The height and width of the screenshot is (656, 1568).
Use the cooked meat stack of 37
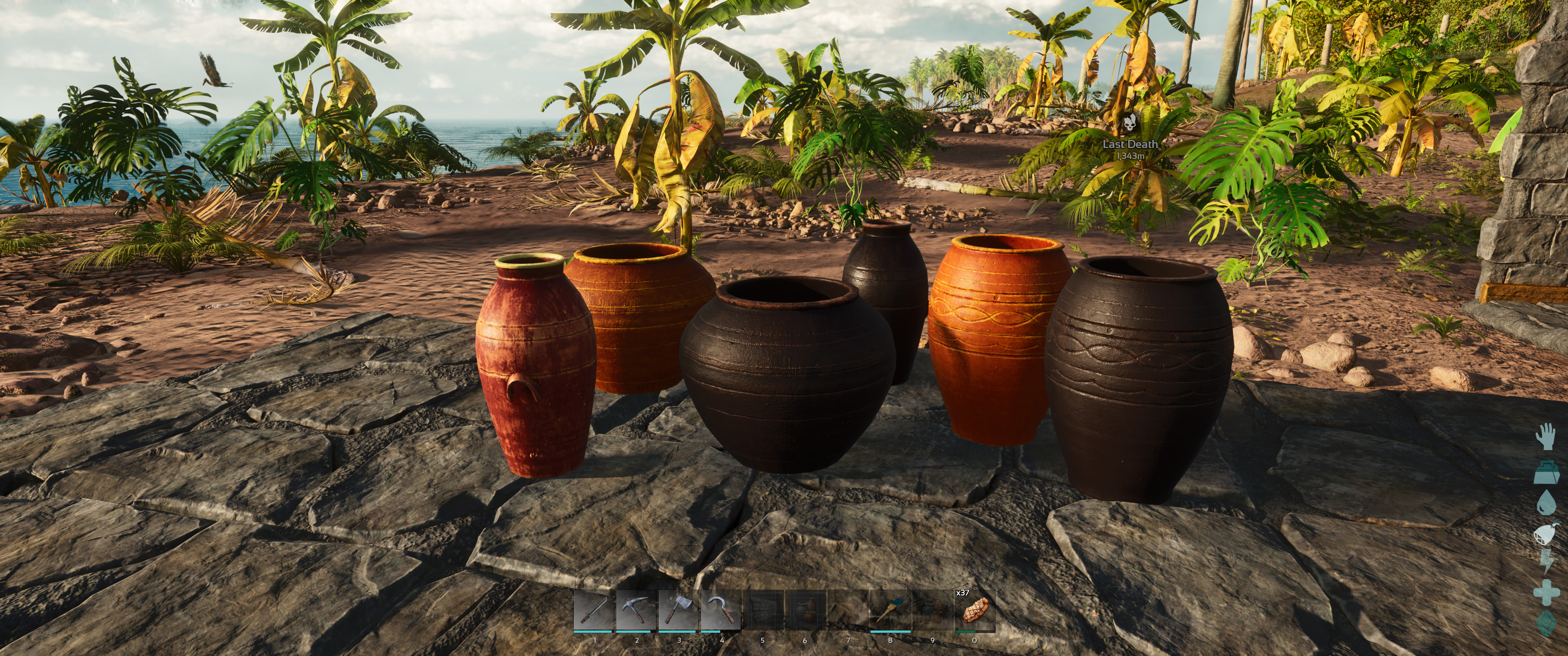tap(975, 610)
